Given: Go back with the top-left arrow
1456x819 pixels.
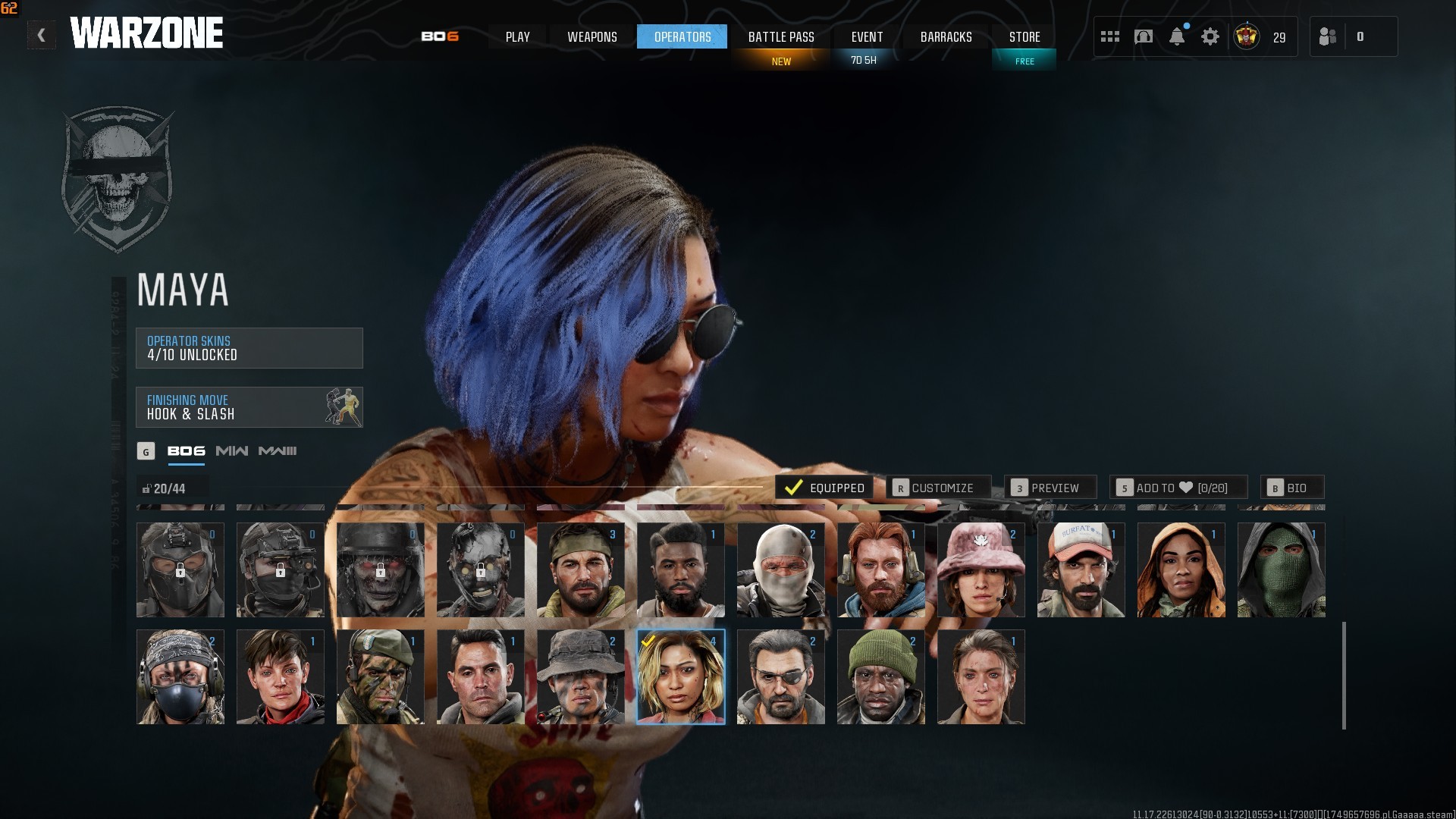Looking at the screenshot, I should pos(42,35).
